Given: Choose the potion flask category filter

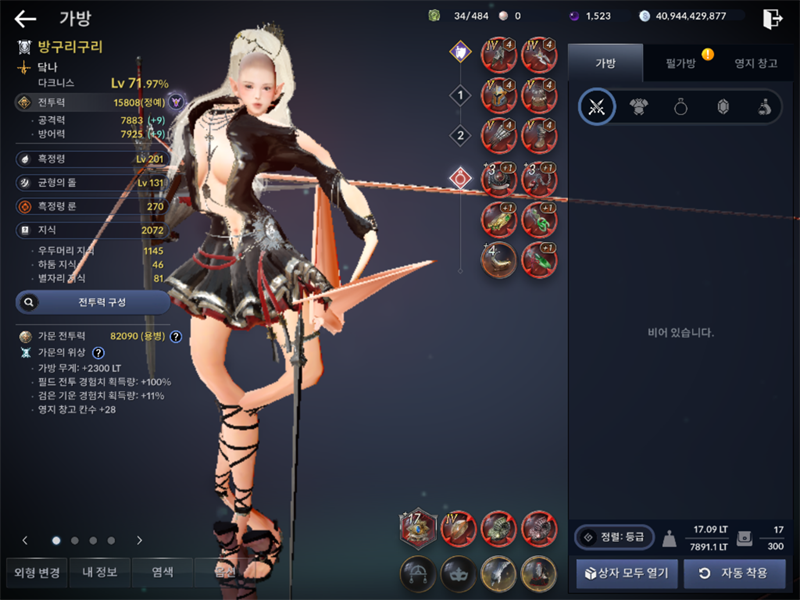Looking at the screenshot, I should pyautogui.click(x=763, y=107).
